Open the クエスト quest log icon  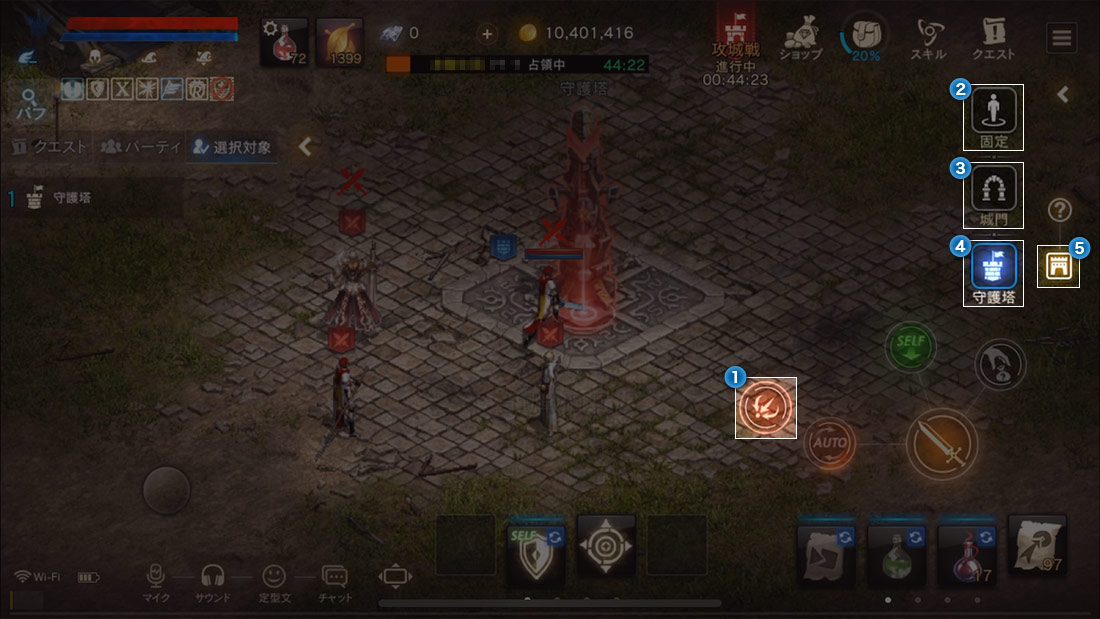pos(993,38)
